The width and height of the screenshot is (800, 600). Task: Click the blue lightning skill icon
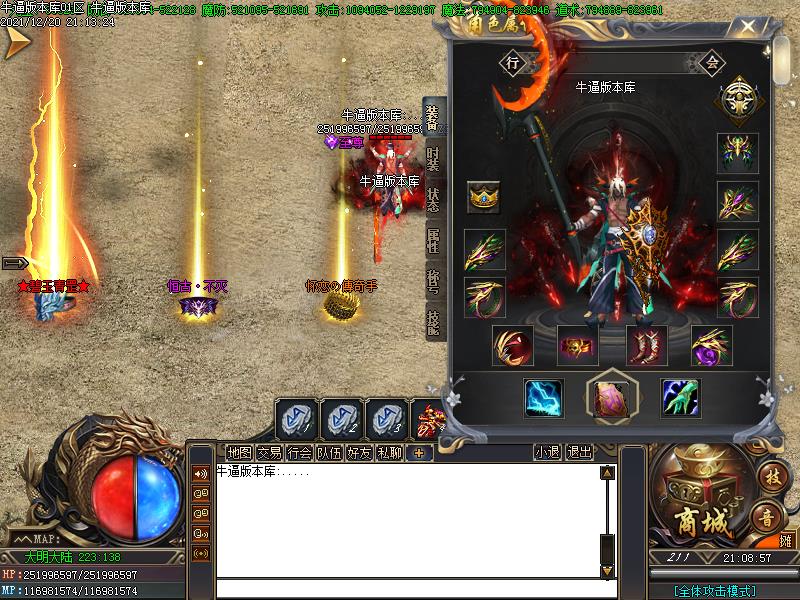[x=544, y=398]
